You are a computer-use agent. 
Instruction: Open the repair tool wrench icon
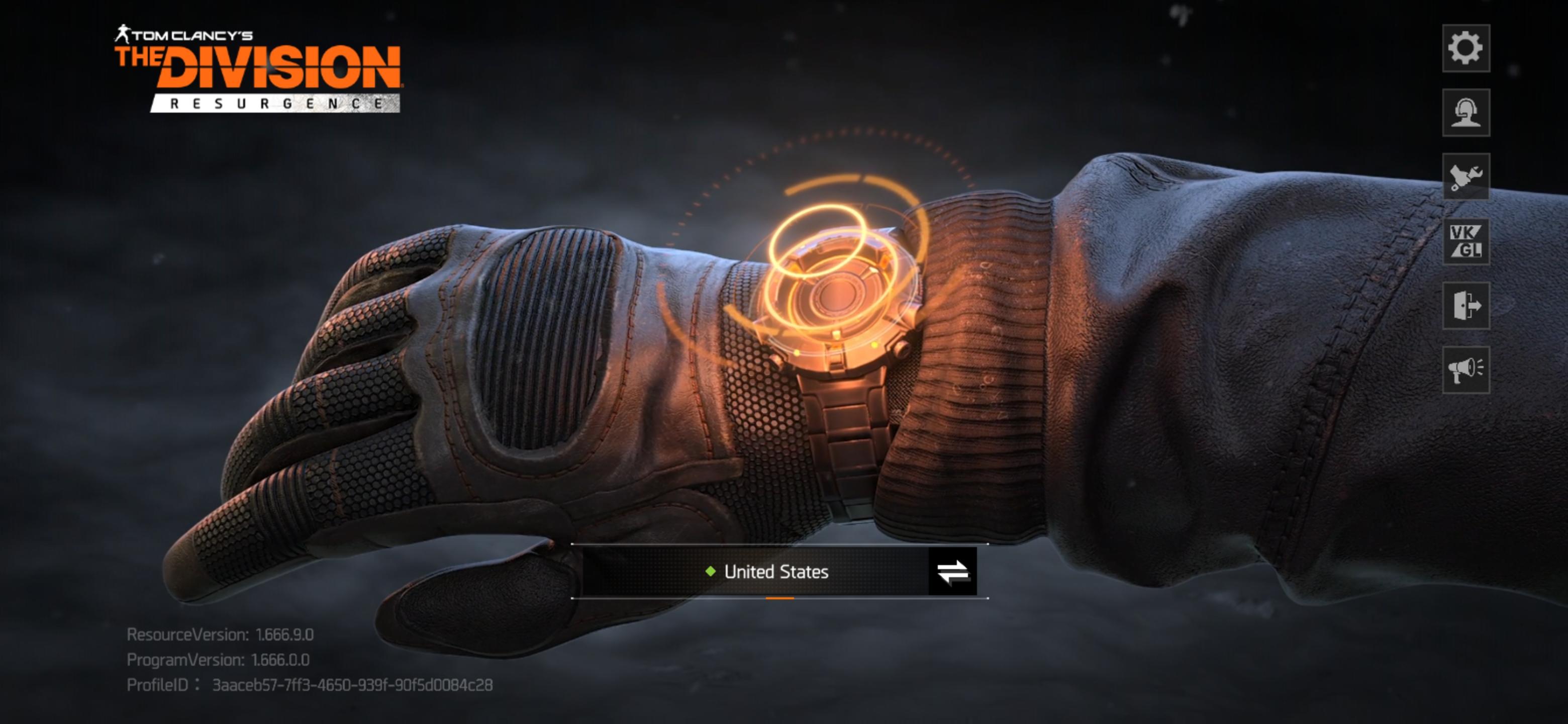[x=1465, y=176]
